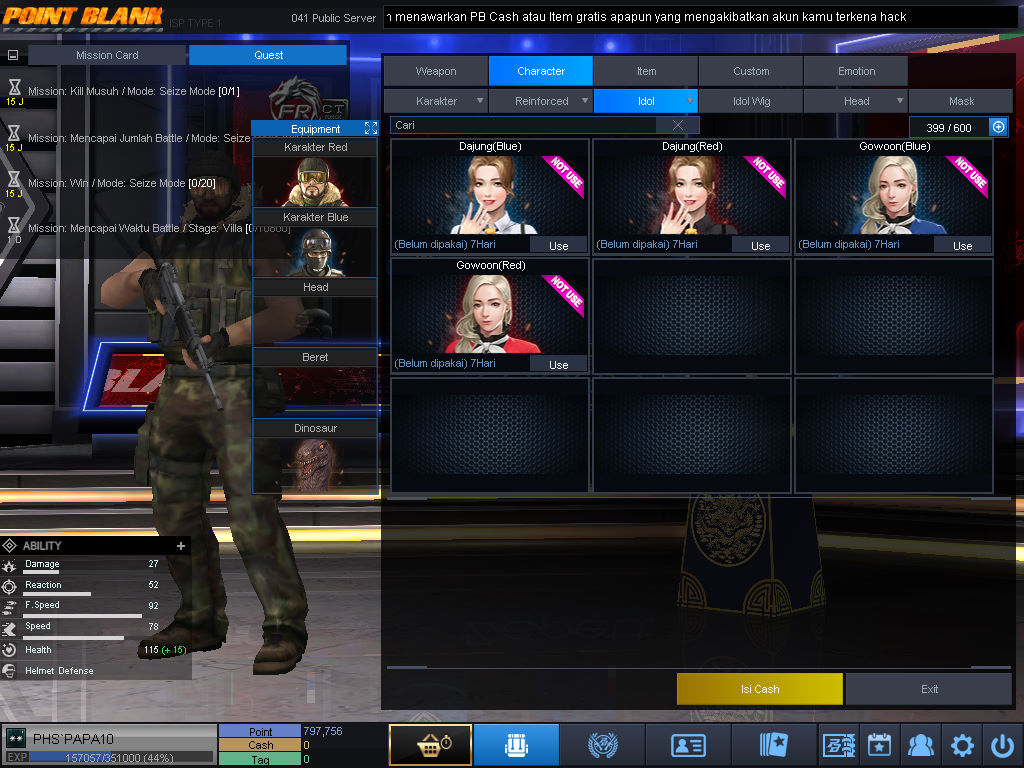Viewport: 1024px width, 768px height.
Task: Open the Karakter dropdown category
Action: 437,101
